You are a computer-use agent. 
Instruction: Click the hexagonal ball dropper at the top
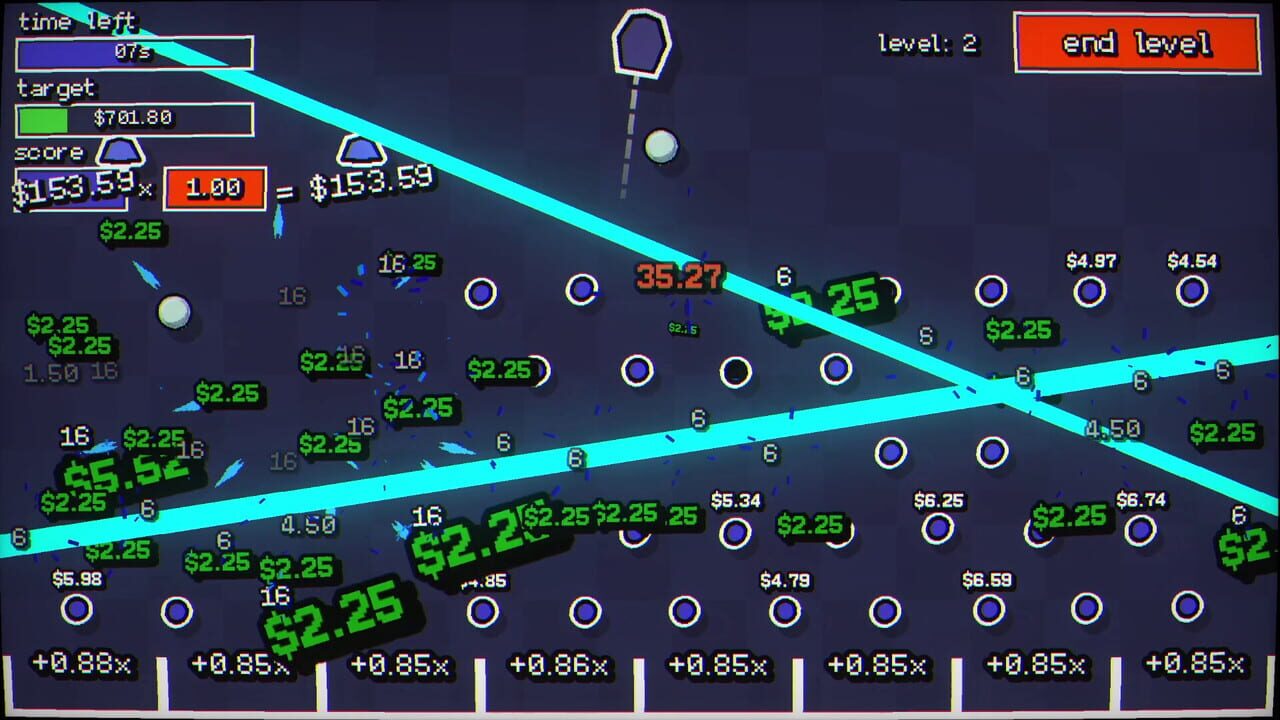pyautogui.click(x=640, y=42)
